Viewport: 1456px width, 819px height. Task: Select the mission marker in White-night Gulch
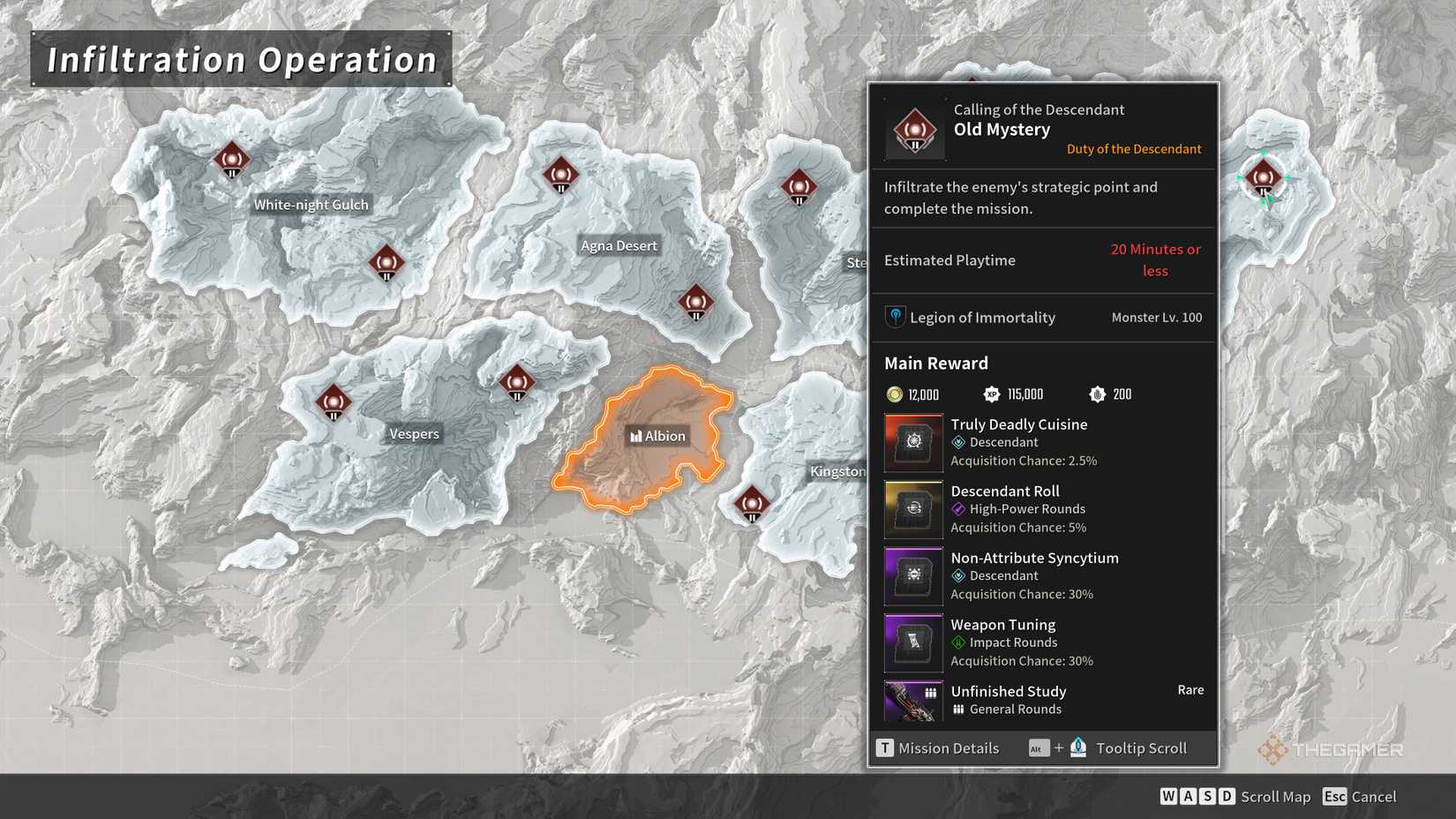pos(234,161)
